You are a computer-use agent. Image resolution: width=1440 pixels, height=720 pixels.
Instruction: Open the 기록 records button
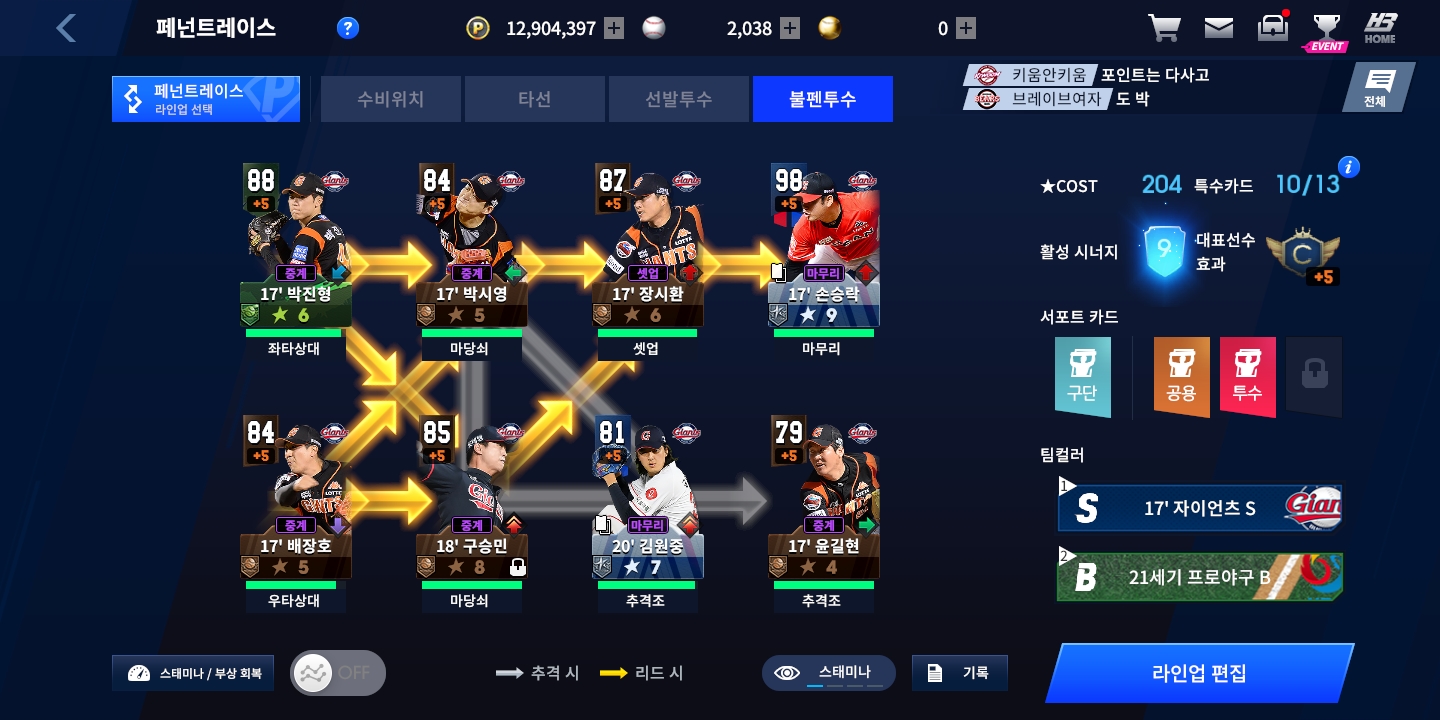pos(959,673)
